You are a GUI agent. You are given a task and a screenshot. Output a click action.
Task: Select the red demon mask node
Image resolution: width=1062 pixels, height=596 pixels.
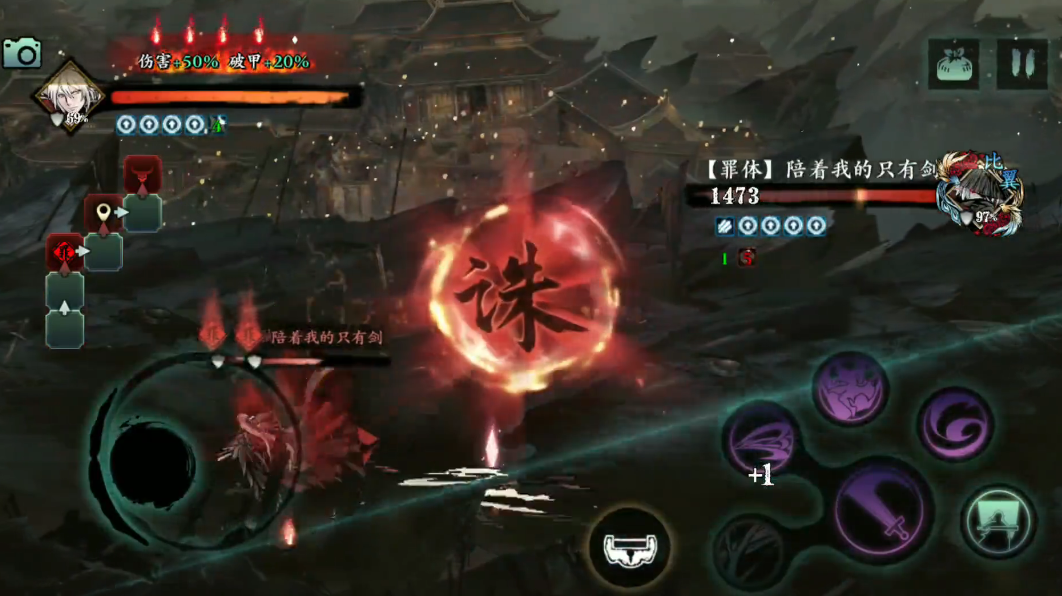(143, 174)
